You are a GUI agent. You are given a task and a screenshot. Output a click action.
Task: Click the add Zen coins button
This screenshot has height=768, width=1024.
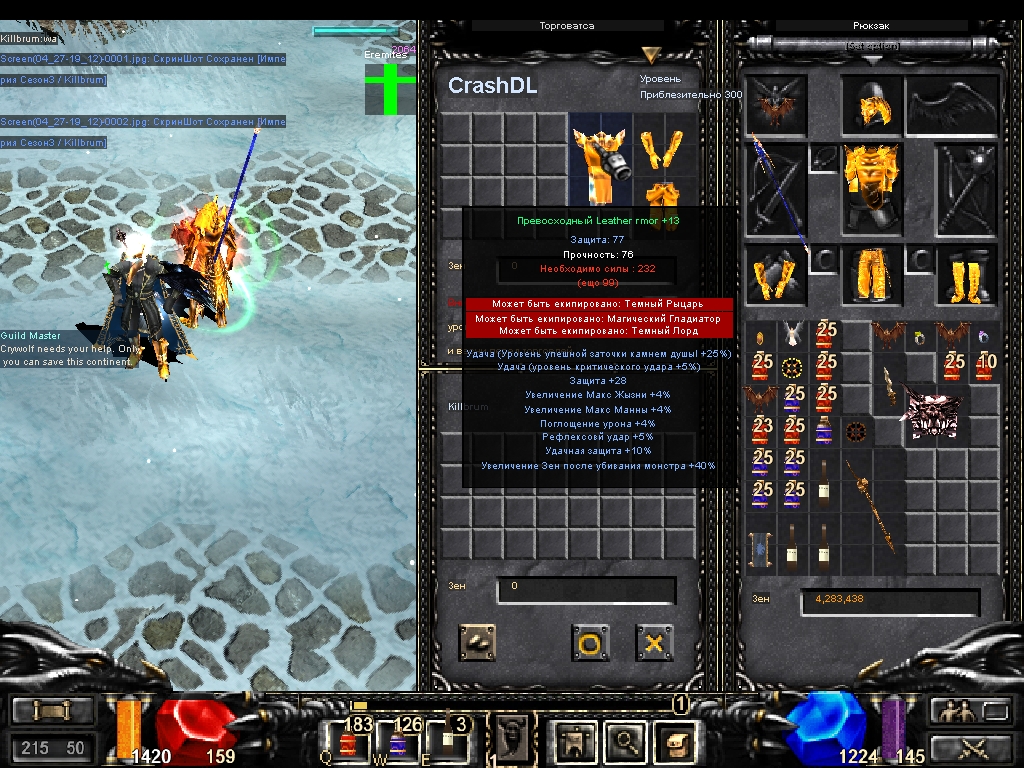click(x=477, y=643)
